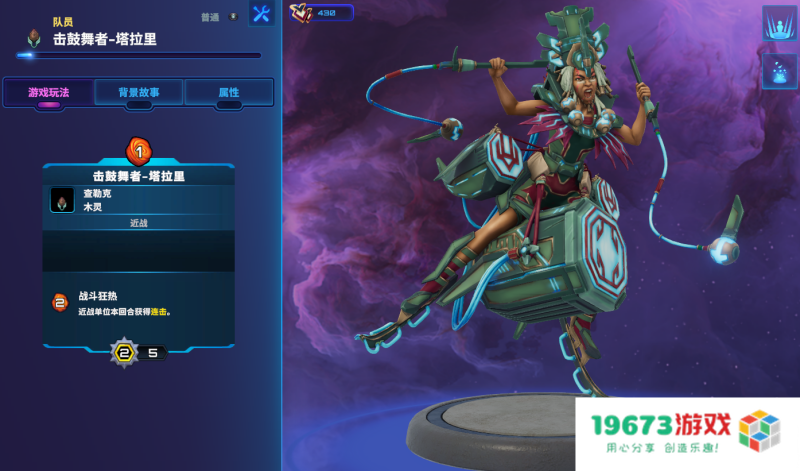The image size is (800, 471).
Task: Open the 背景故事 tab
Action: pyautogui.click(x=139, y=93)
